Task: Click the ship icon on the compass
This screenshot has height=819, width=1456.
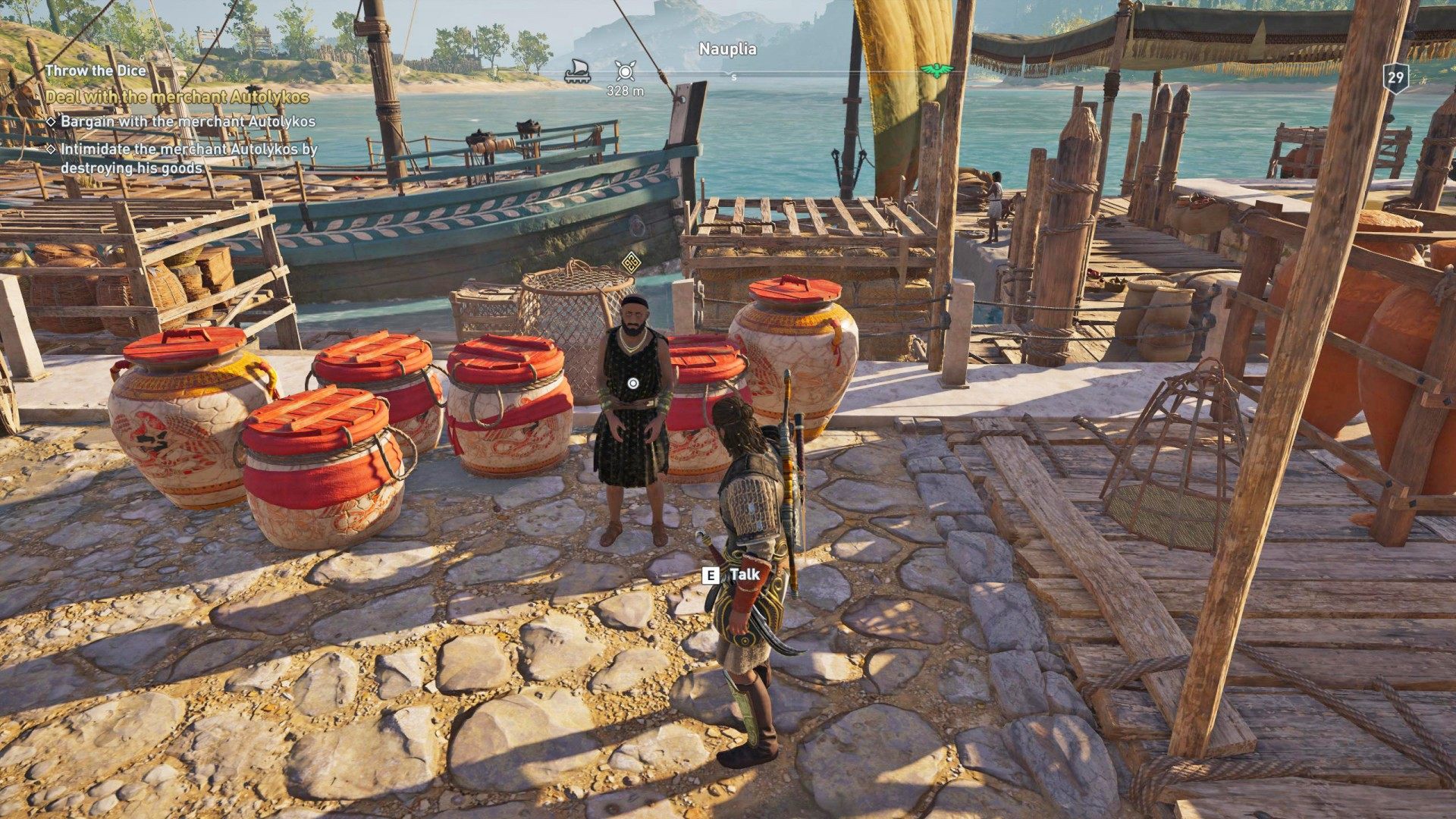Action: (577, 70)
